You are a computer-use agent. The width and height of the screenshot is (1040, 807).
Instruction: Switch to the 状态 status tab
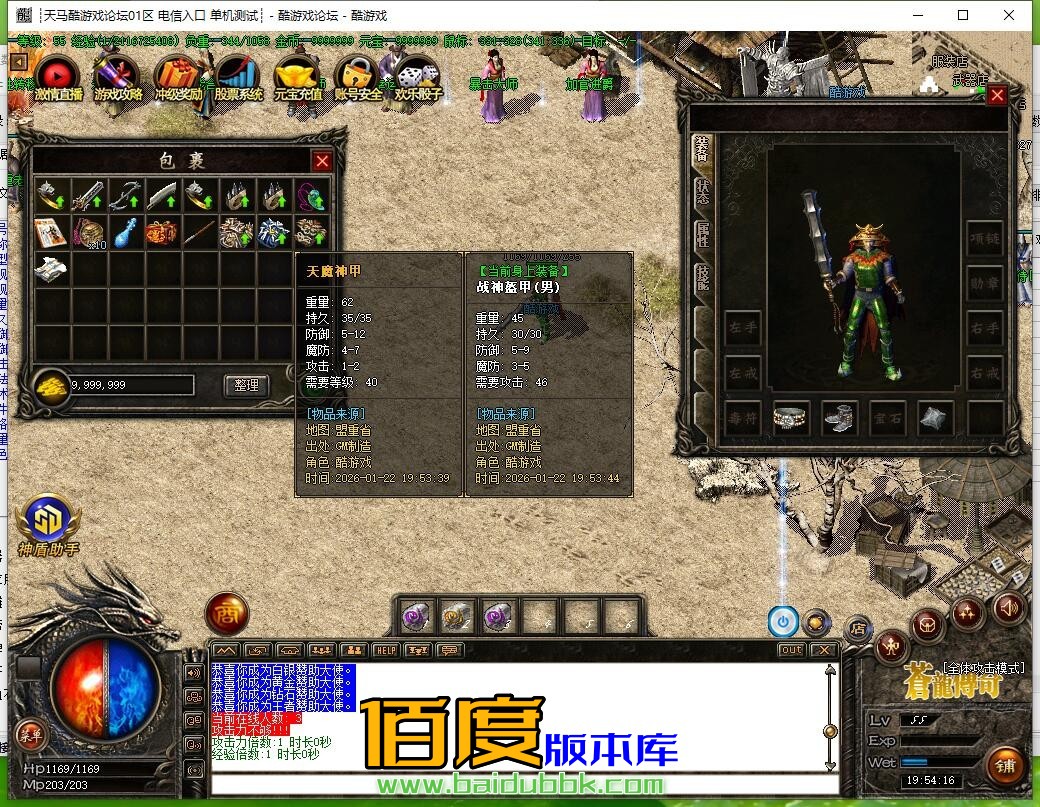coord(702,189)
